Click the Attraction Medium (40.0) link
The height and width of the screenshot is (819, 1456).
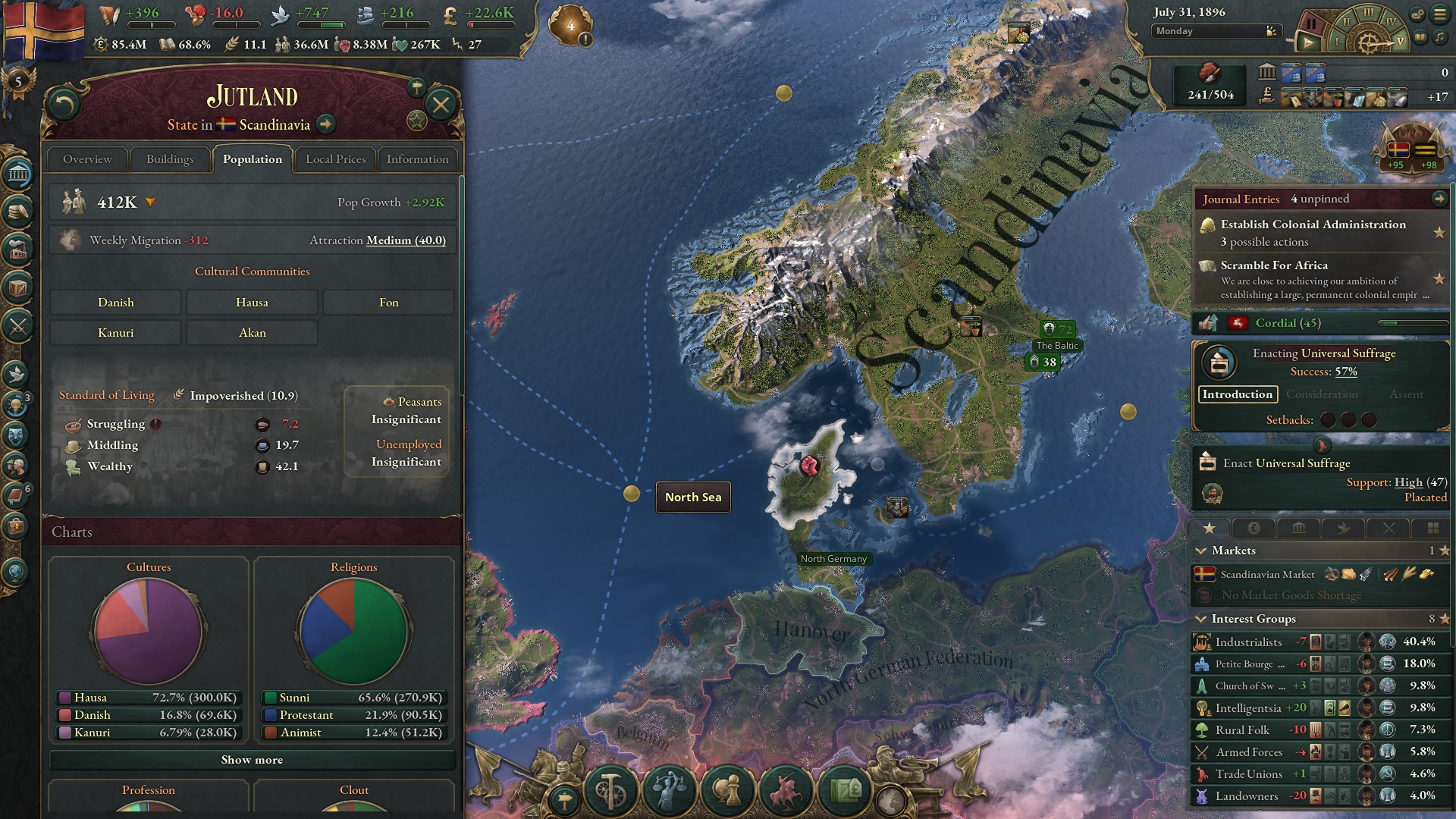pos(406,240)
